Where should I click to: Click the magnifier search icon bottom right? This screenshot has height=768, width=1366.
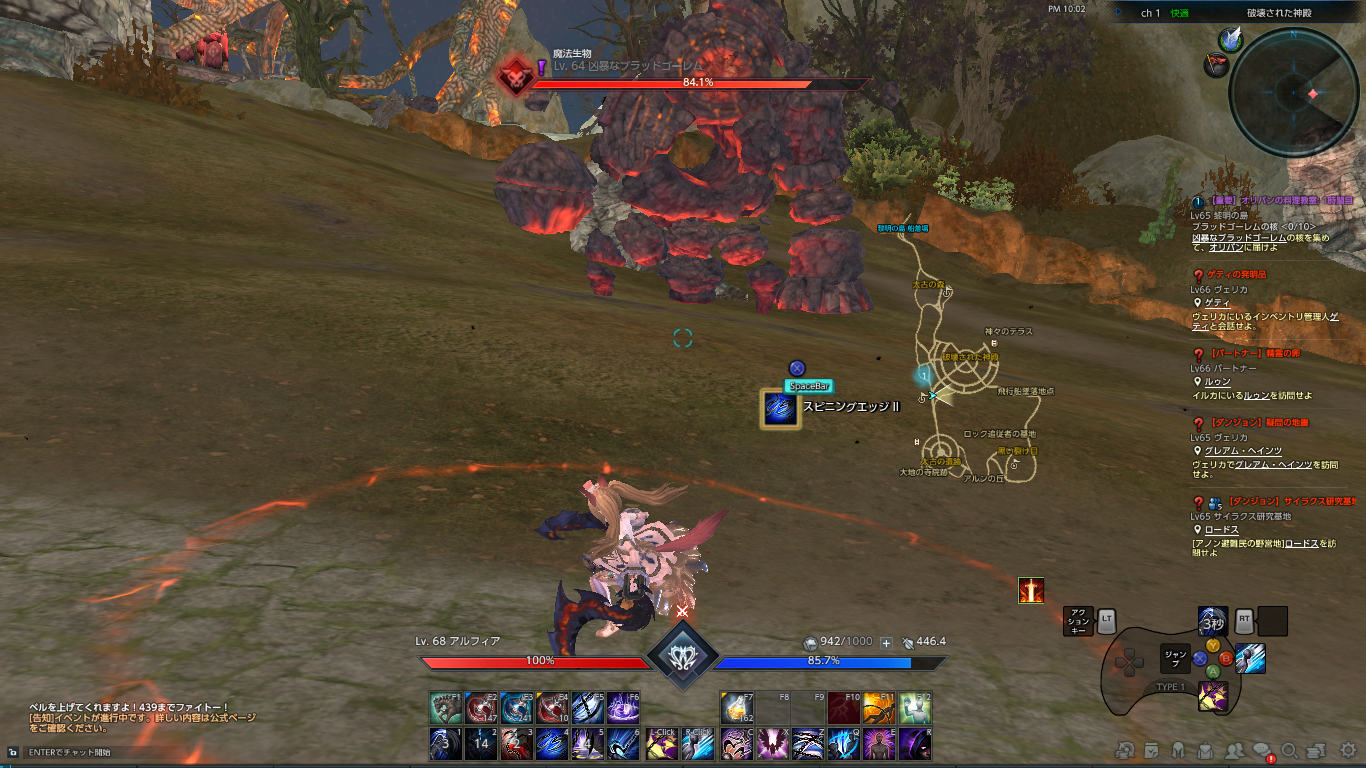pyautogui.click(x=1290, y=750)
